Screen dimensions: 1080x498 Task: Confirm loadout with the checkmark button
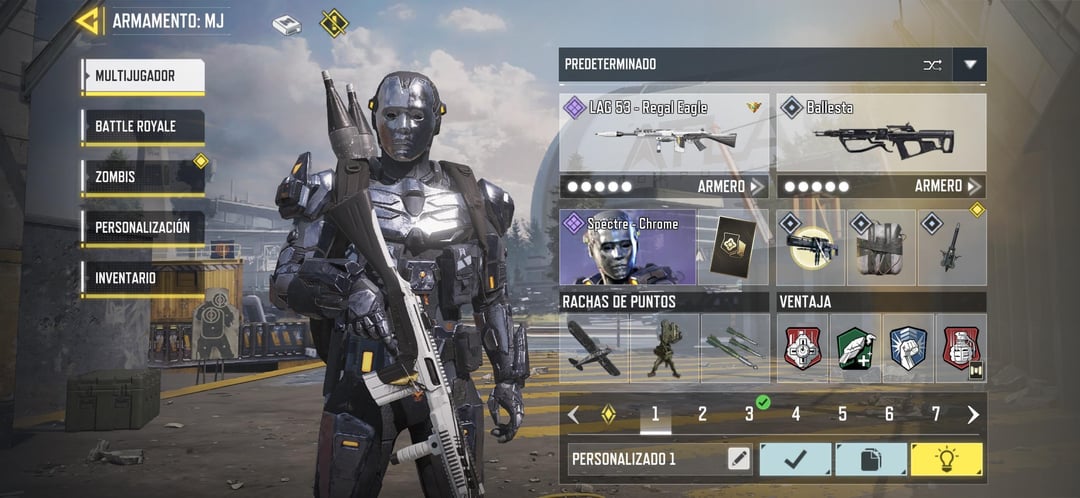coord(795,459)
